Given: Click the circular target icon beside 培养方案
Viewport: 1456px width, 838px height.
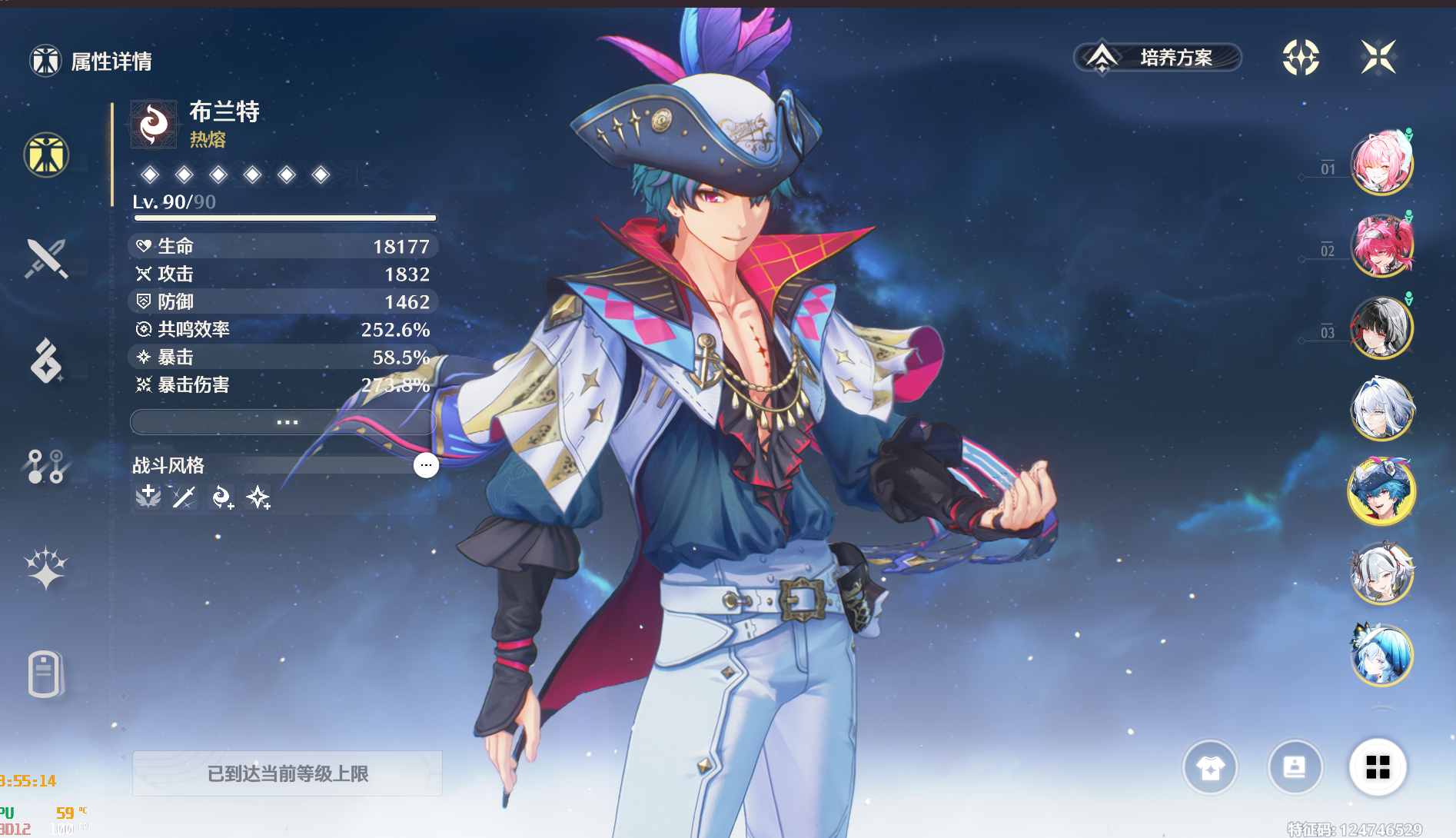Looking at the screenshot, I should tap(1301, 58).
